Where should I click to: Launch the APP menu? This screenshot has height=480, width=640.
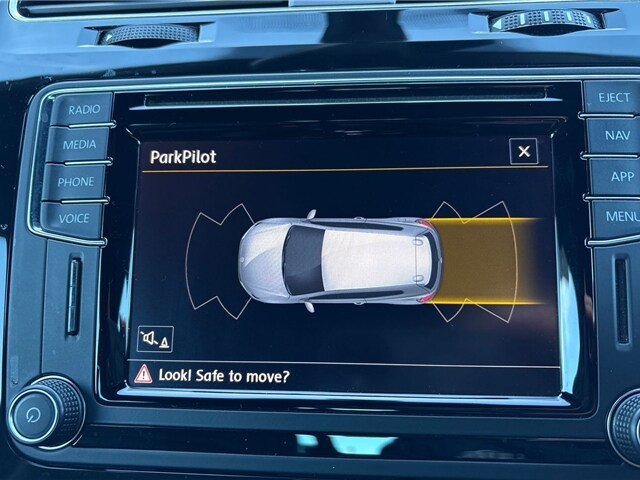[x=618, y=176]
